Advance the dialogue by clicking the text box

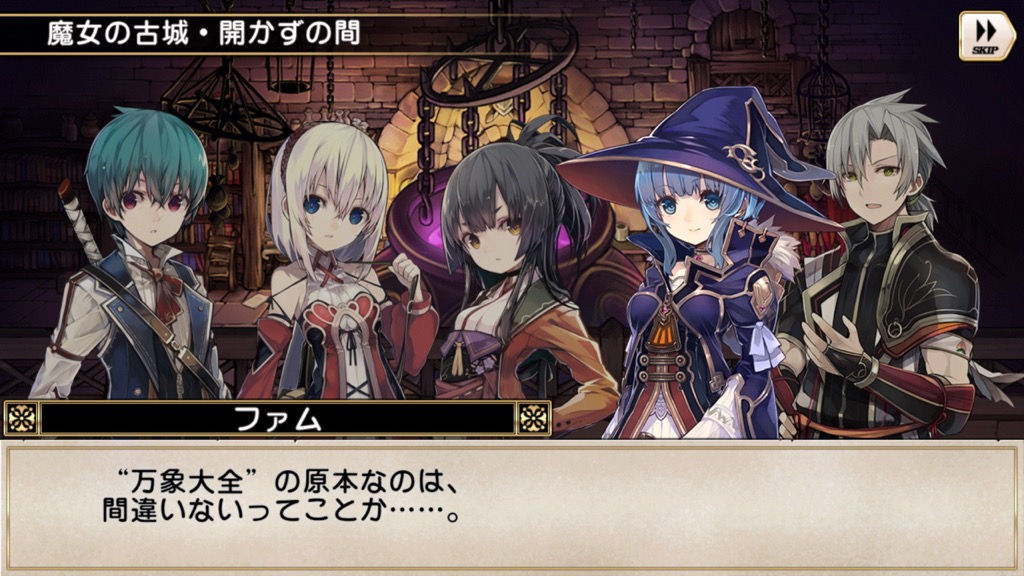(x=511, y=507)
